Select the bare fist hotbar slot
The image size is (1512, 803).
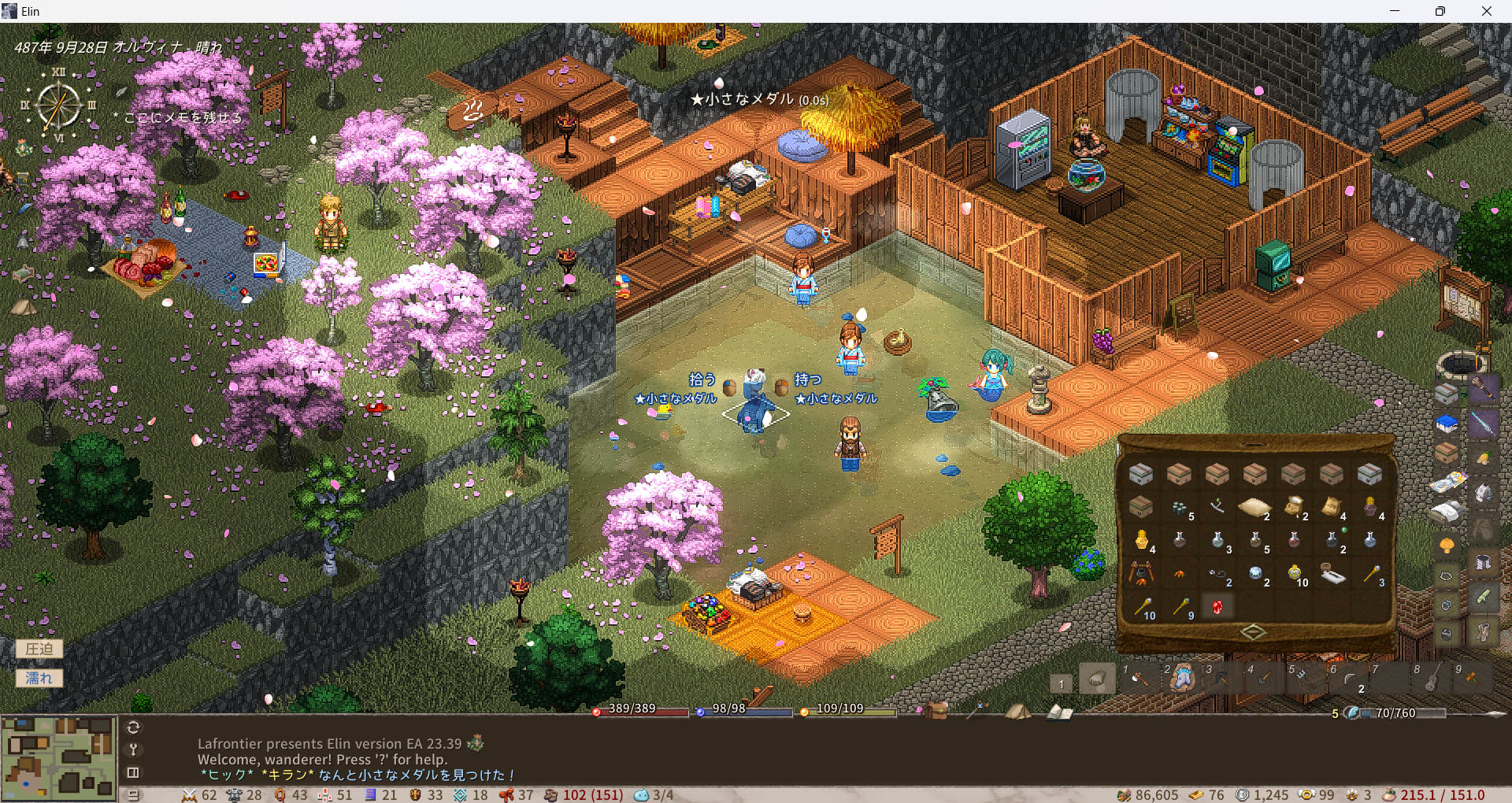[x=1097, y=679]
